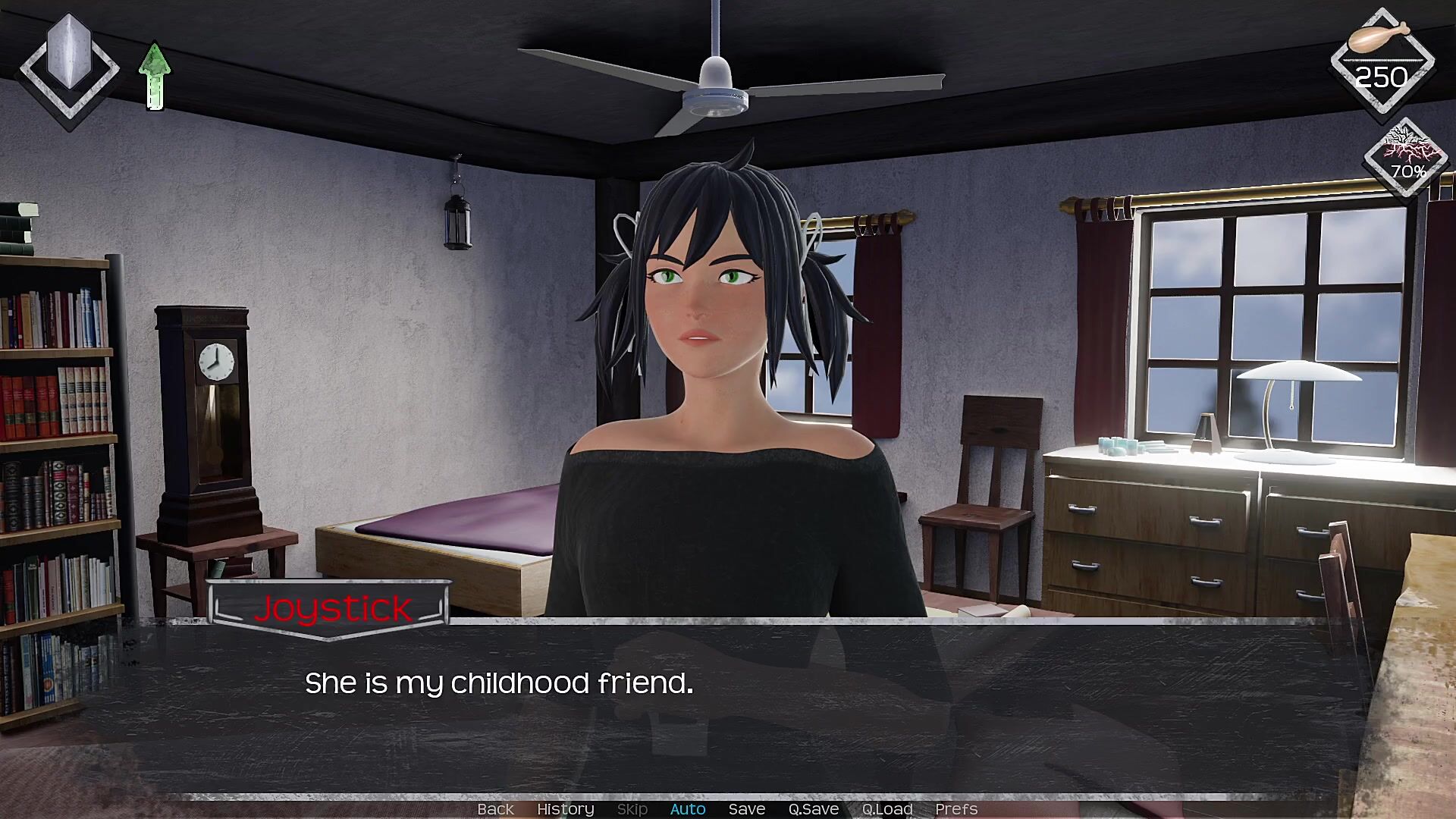Click the dialogue text box to continue

pyautogui.click(x=728, y=705)
